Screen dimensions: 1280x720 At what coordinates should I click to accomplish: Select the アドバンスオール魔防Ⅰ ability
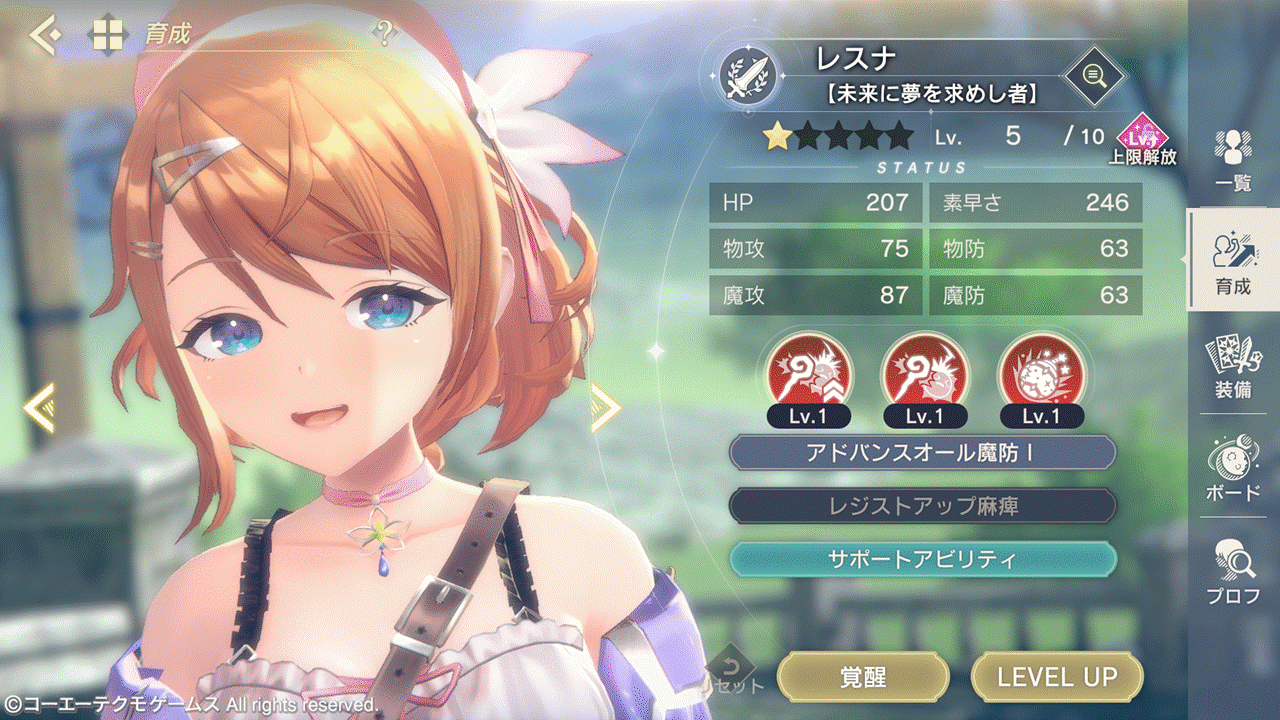[x=922, y=452]
